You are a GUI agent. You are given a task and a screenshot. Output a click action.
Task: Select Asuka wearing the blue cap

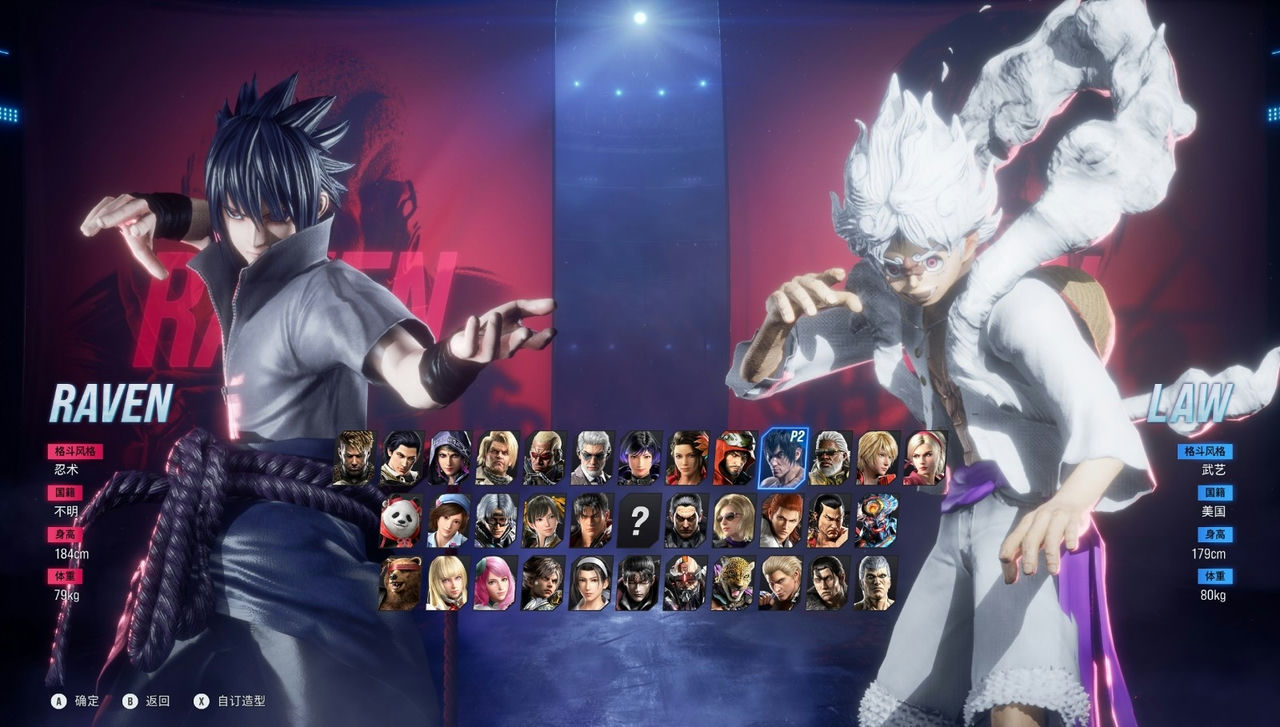click(449, 521)
